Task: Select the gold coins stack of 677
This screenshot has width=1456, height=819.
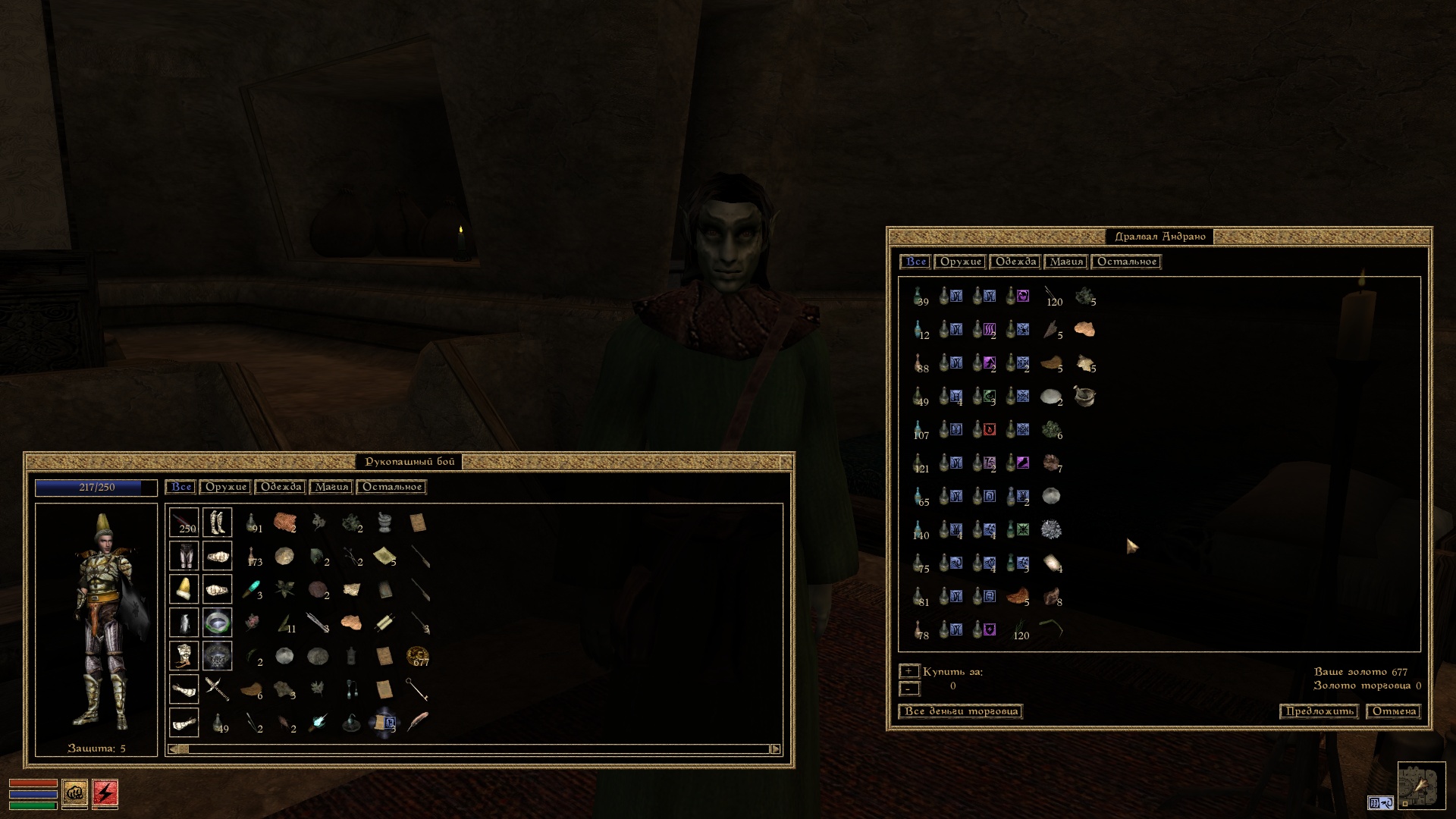Action: (417, 656)
